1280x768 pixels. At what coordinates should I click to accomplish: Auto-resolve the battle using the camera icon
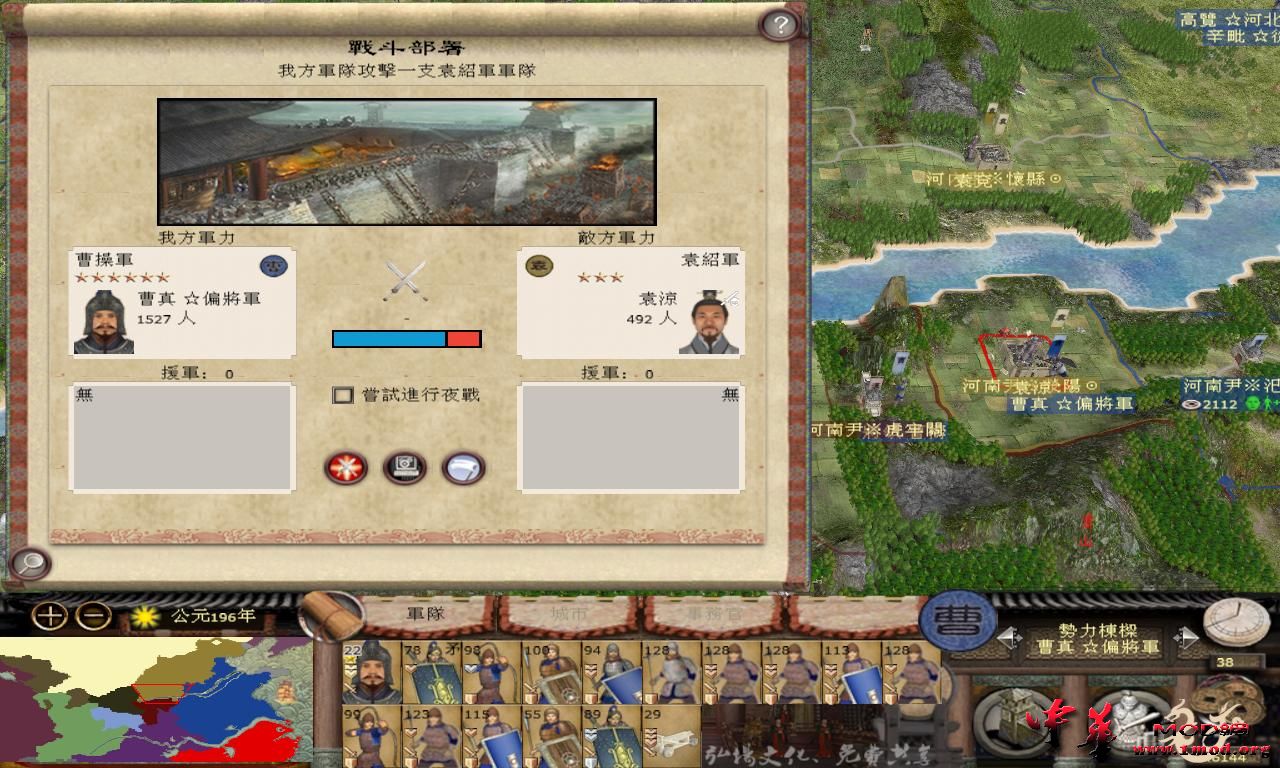(x=405, y=468)
